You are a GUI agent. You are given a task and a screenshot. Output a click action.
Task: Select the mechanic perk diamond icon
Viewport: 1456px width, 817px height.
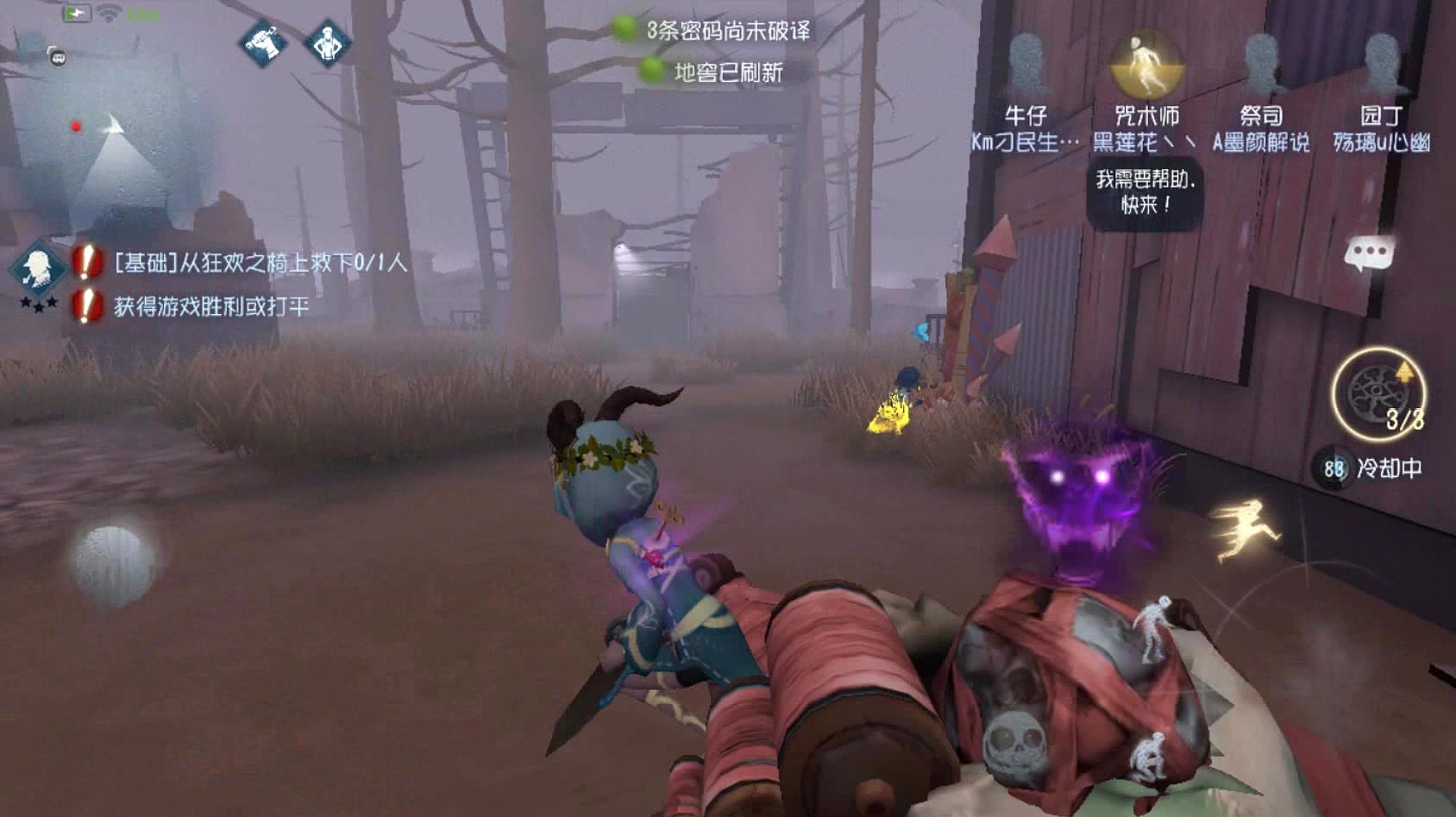pos(326,45)
